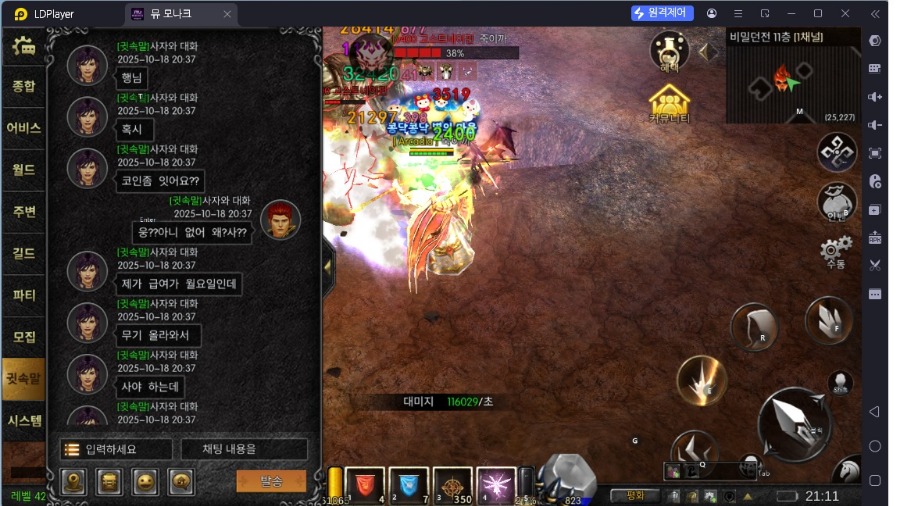900x506 pixels.
Task: Switch to the 파티 chat tab
Action: pos(23,295)
